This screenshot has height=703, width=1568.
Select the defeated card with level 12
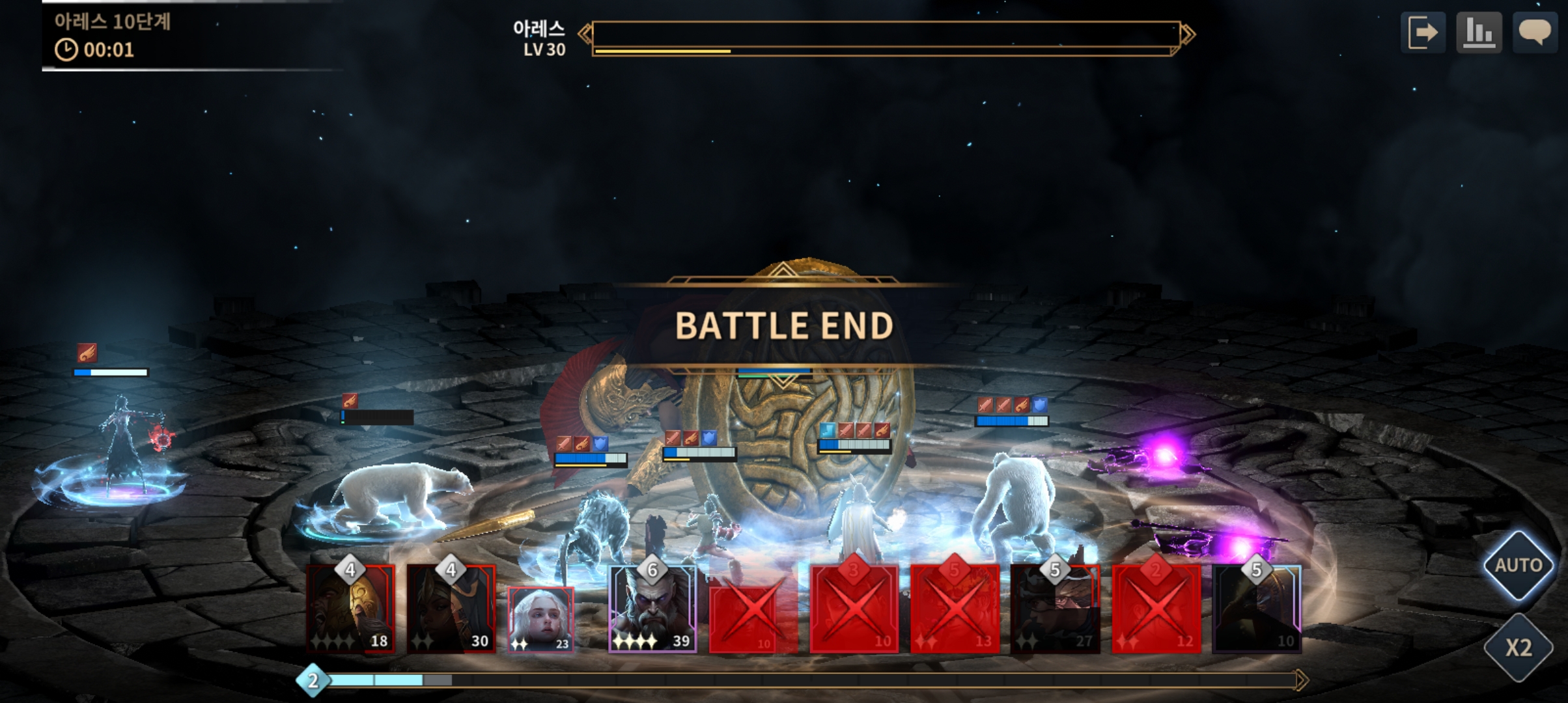pos(1156,609)
